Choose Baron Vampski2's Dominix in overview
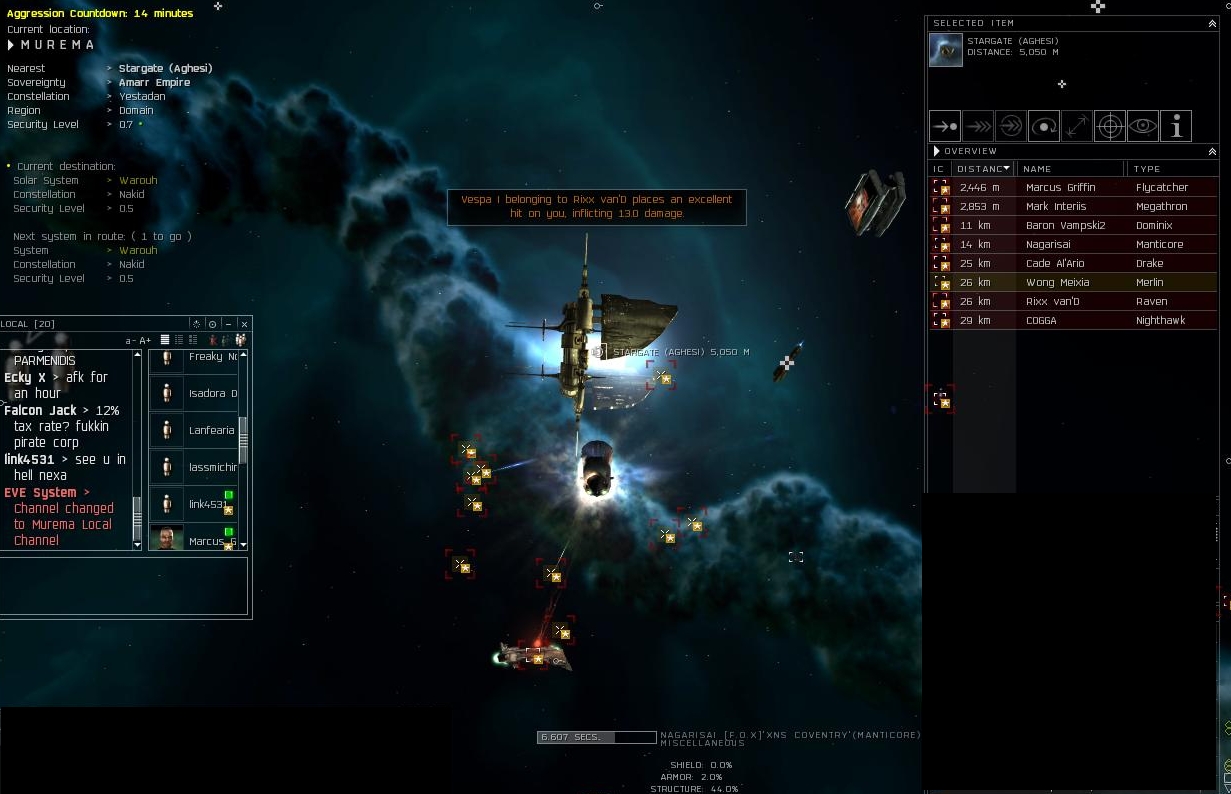The image size is (1231, 794). tap(1060, 225)
